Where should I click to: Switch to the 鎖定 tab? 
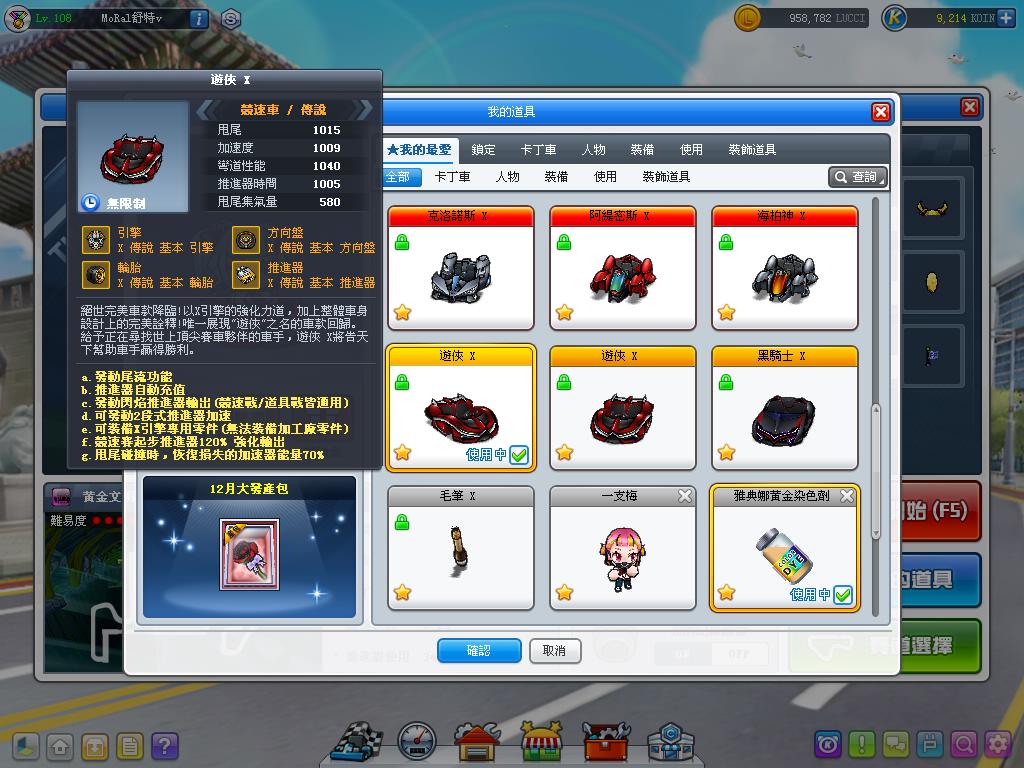point(483,150)
